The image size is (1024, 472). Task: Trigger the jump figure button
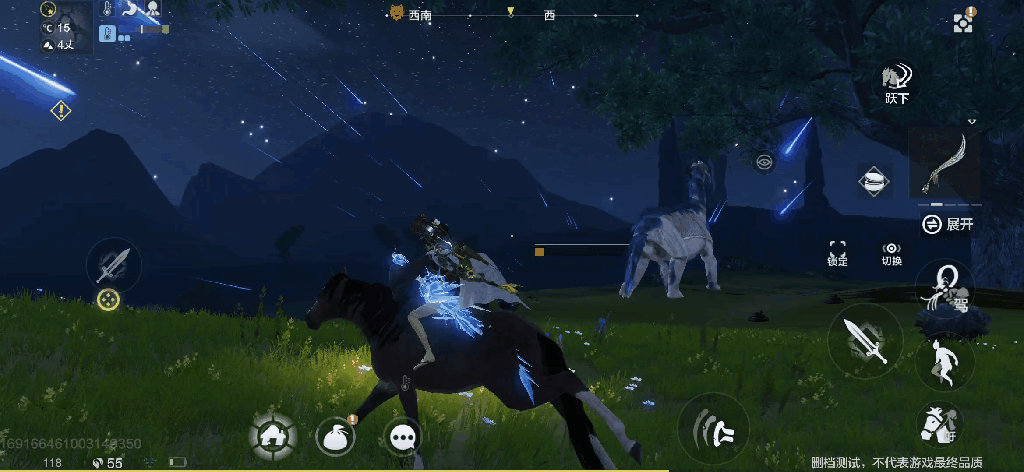click(x=943, y=360)
